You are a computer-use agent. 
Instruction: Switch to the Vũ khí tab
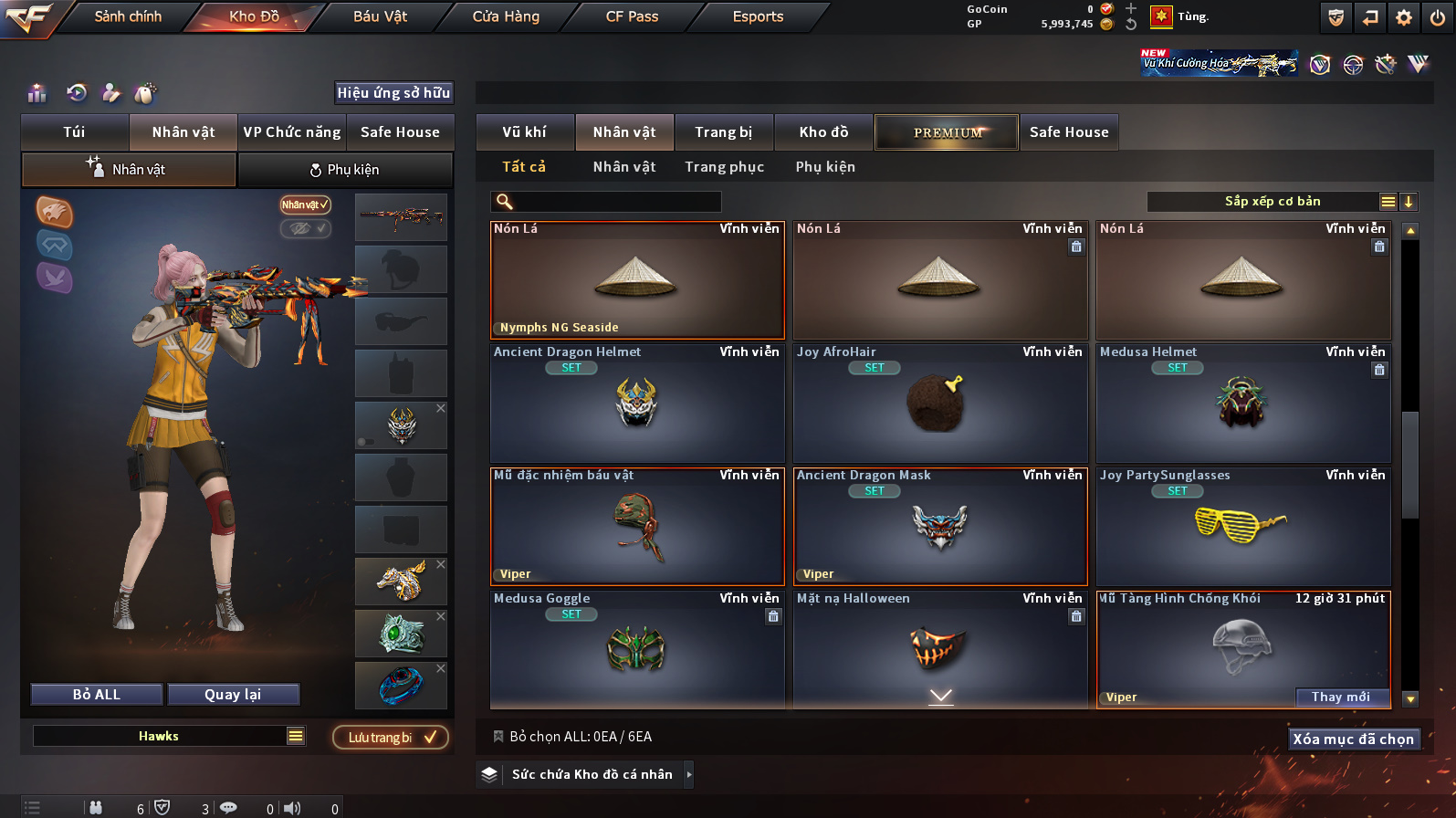524,132
